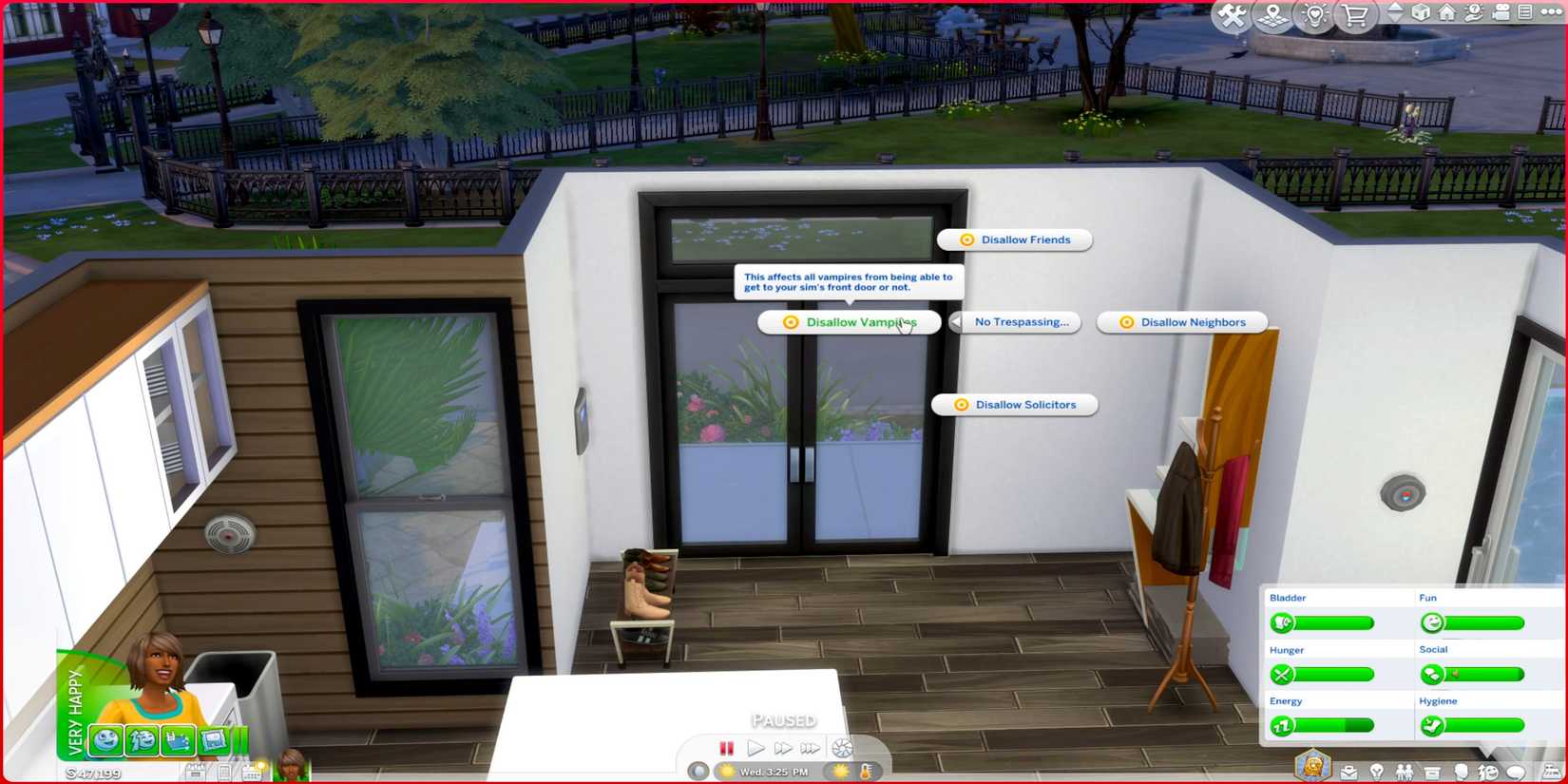The image size is (1568, 784).
Task: Open the notifications wall notebook icon
Action: pos(1525,13)
